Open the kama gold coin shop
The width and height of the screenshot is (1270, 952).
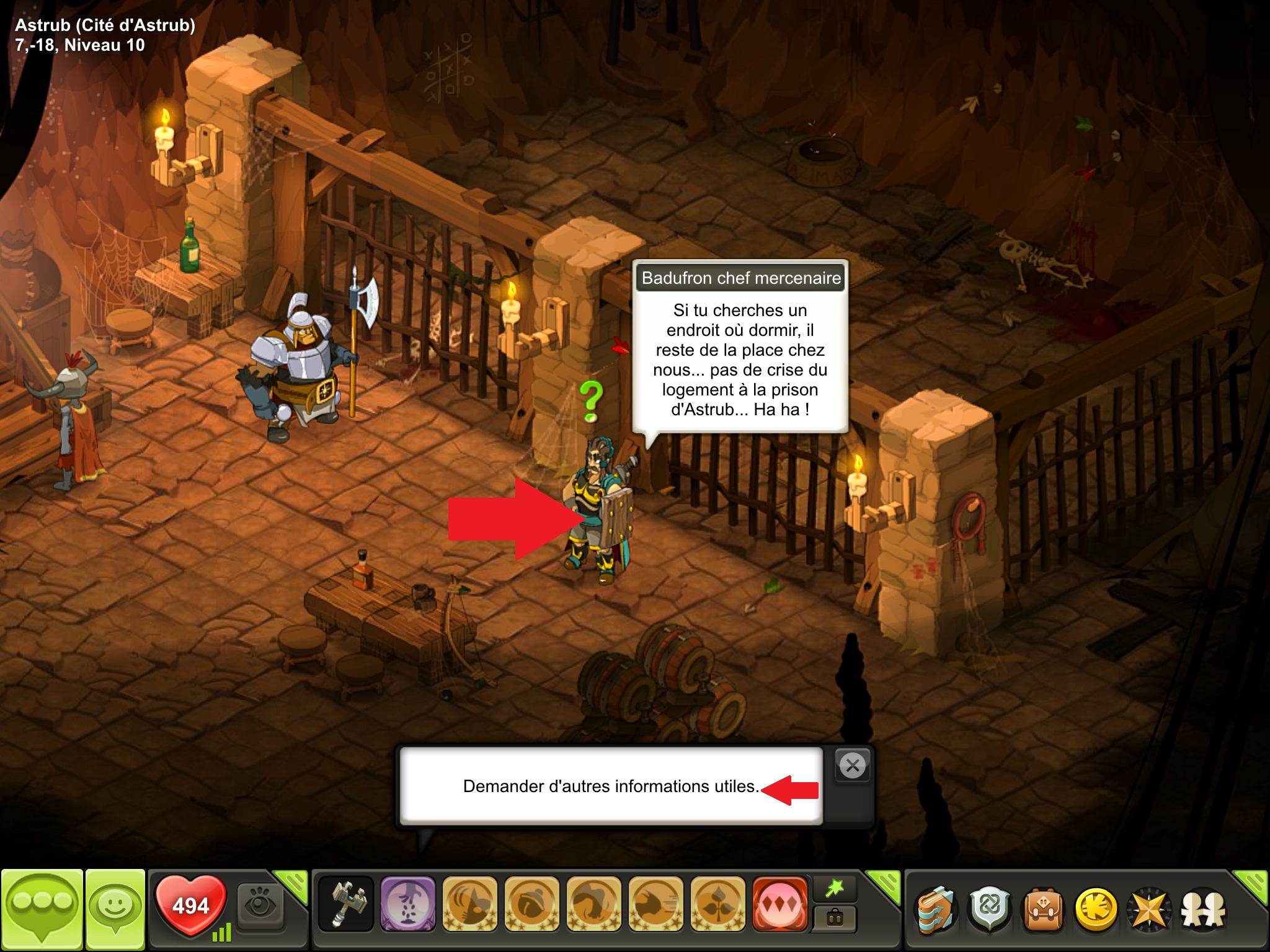pos(1096,910)
